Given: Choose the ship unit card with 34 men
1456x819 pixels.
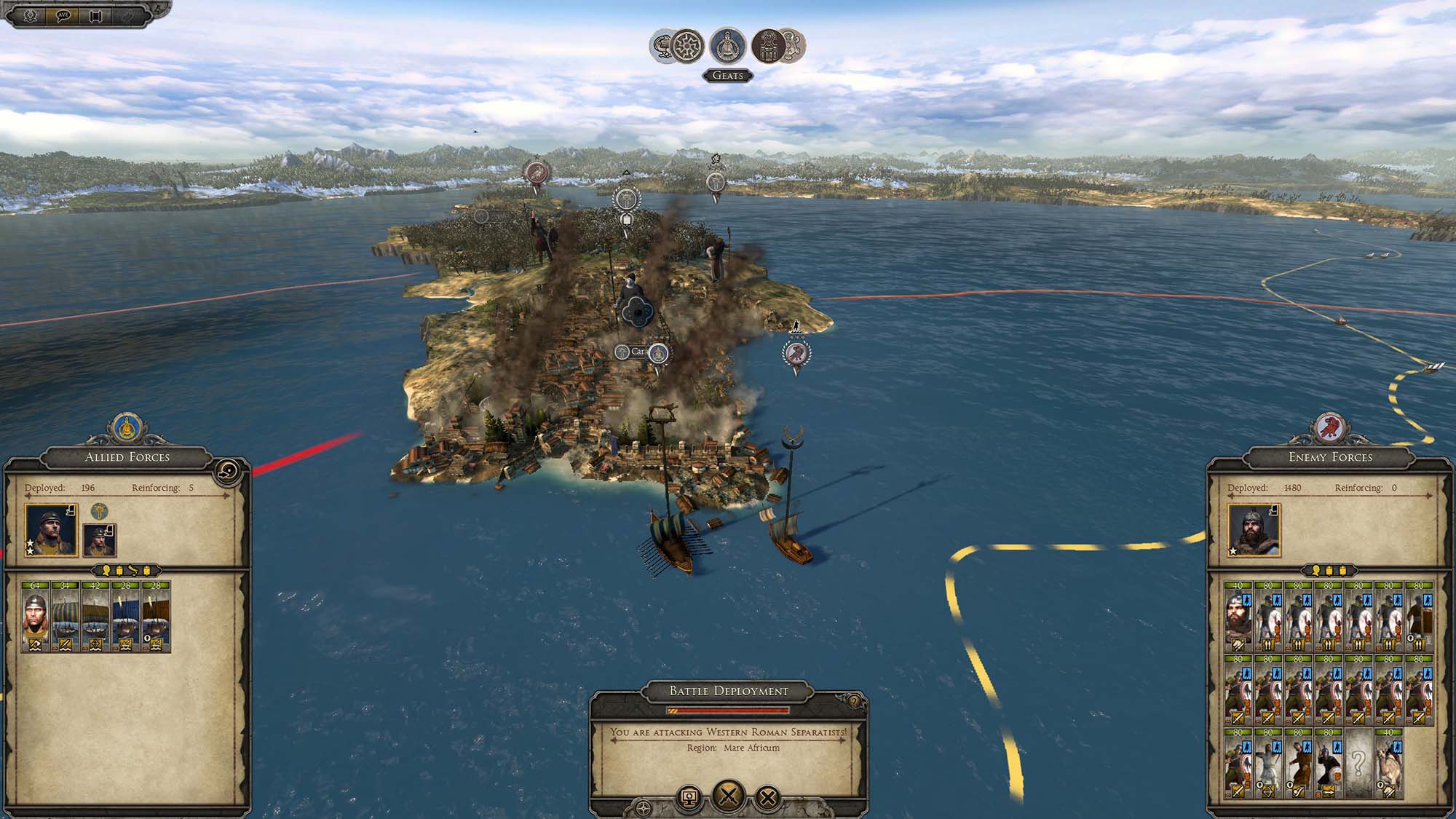Looking at the screenshot, I should tap(66, 617).
